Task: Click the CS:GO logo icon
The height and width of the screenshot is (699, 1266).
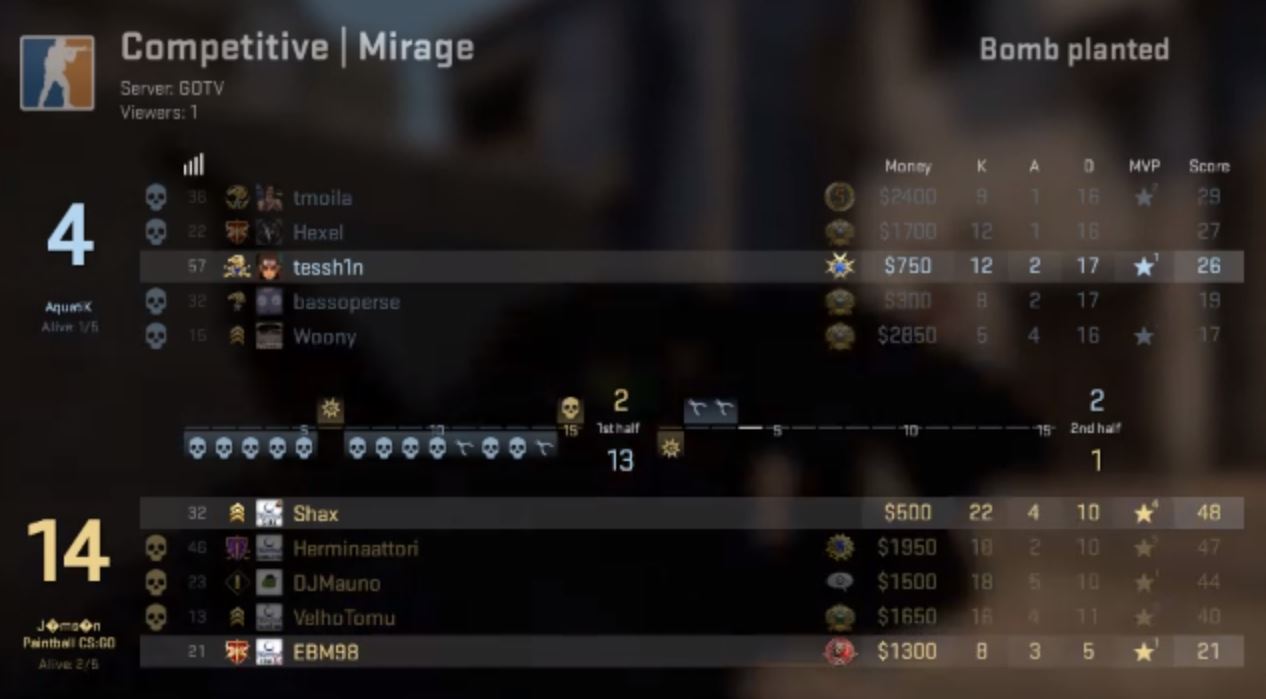Action: point(57,73)
